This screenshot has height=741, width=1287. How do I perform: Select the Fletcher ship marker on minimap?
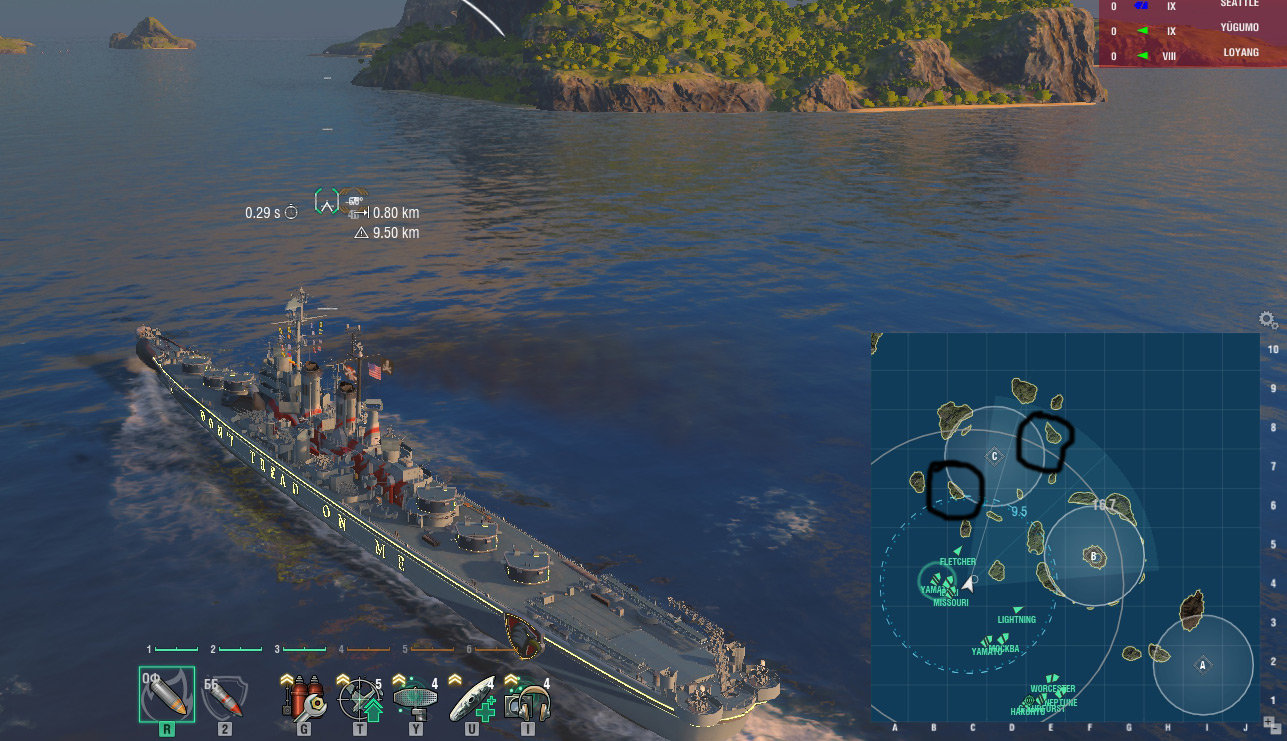point(957,551)
